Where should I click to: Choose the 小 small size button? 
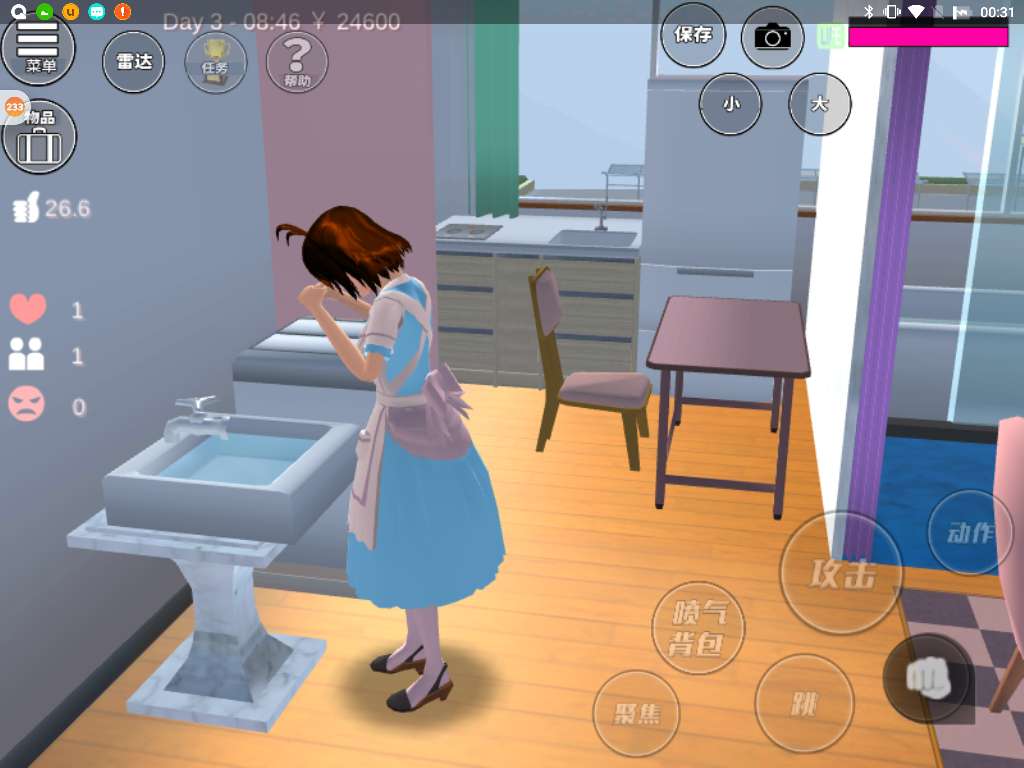730,104
